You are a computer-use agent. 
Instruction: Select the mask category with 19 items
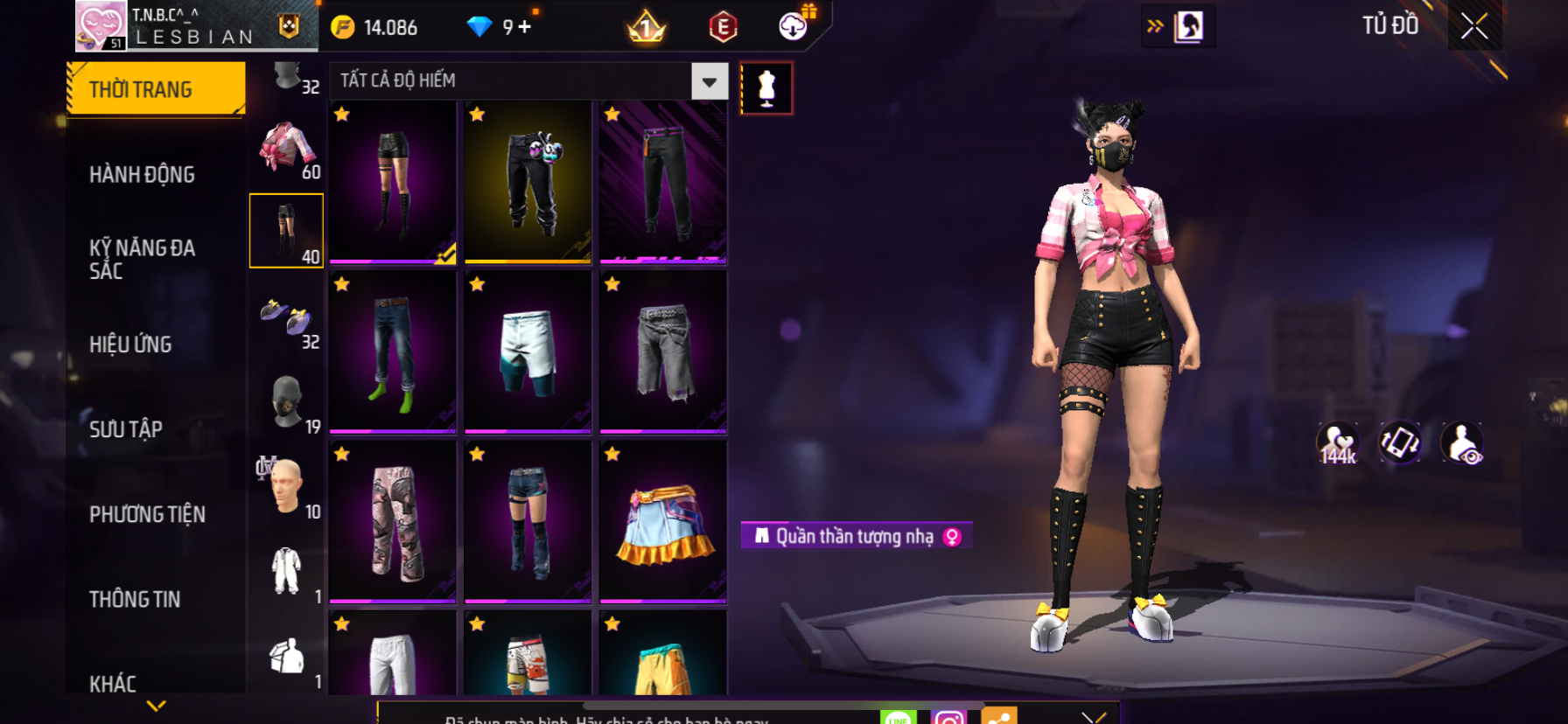pos(286,402)
